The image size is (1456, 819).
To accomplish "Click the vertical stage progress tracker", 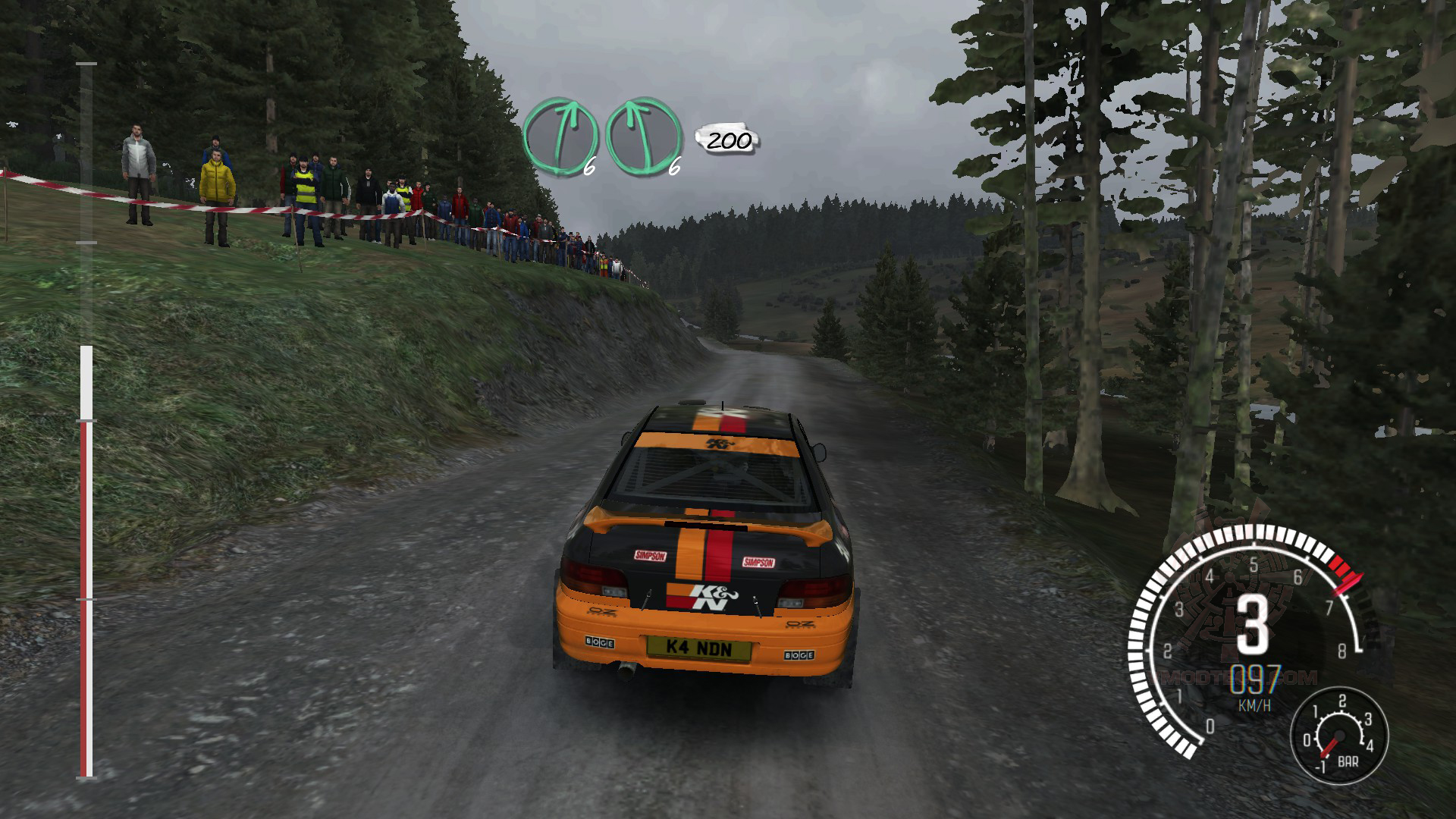I will [x=86, y=422].
